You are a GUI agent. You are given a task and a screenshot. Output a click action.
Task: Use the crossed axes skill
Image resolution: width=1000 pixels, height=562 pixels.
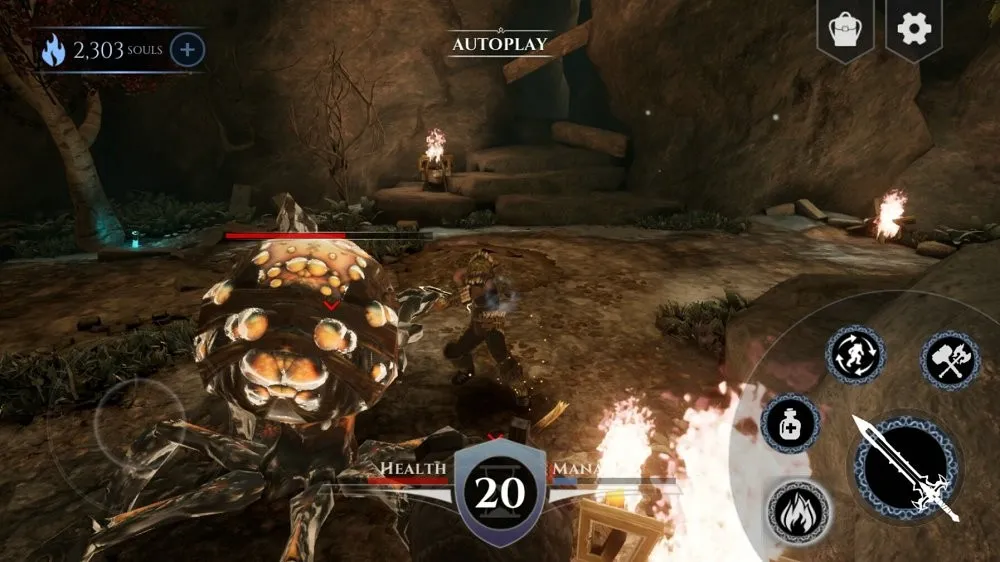[949, 360]
